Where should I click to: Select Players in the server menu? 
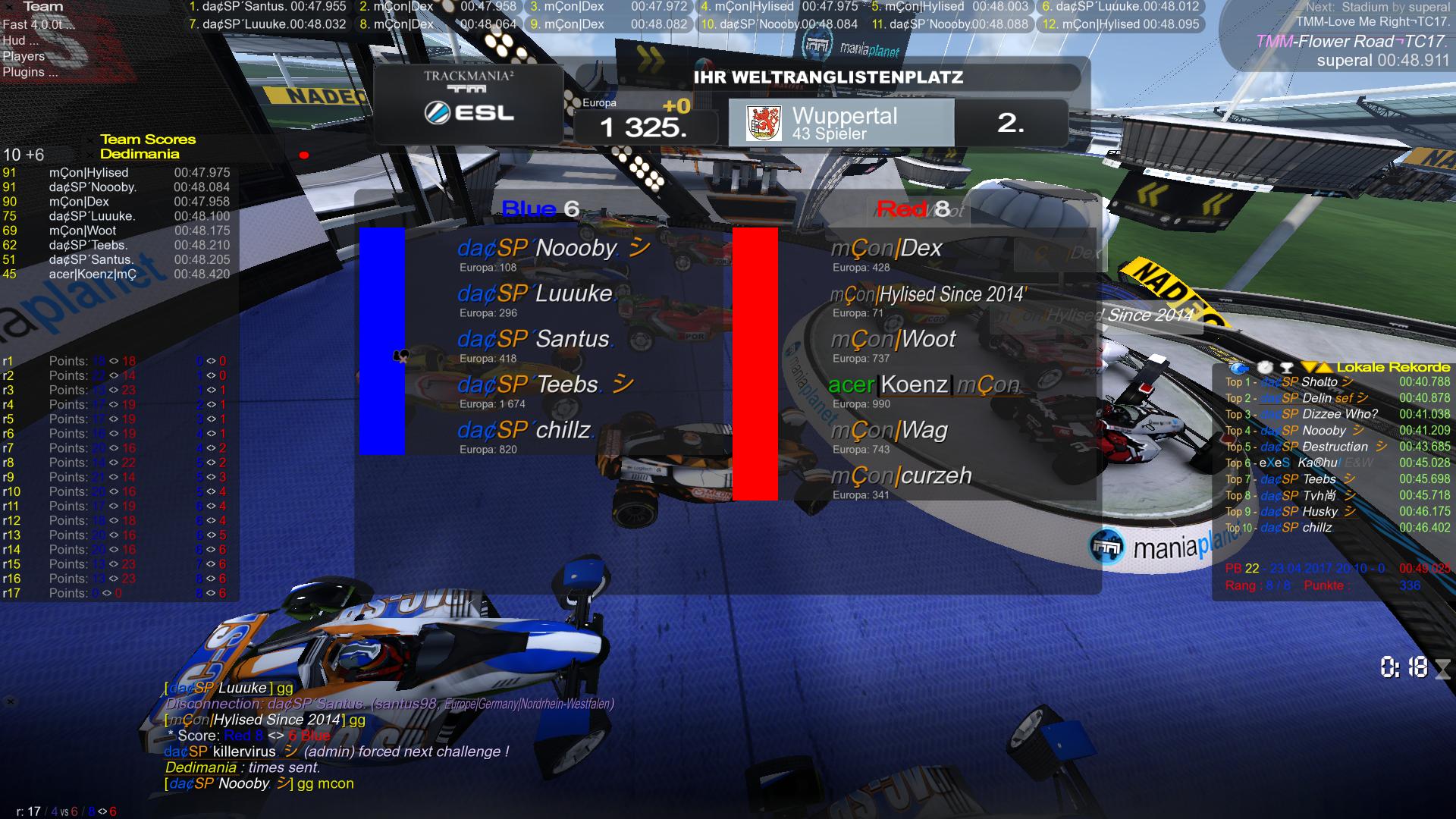point(24,56)
